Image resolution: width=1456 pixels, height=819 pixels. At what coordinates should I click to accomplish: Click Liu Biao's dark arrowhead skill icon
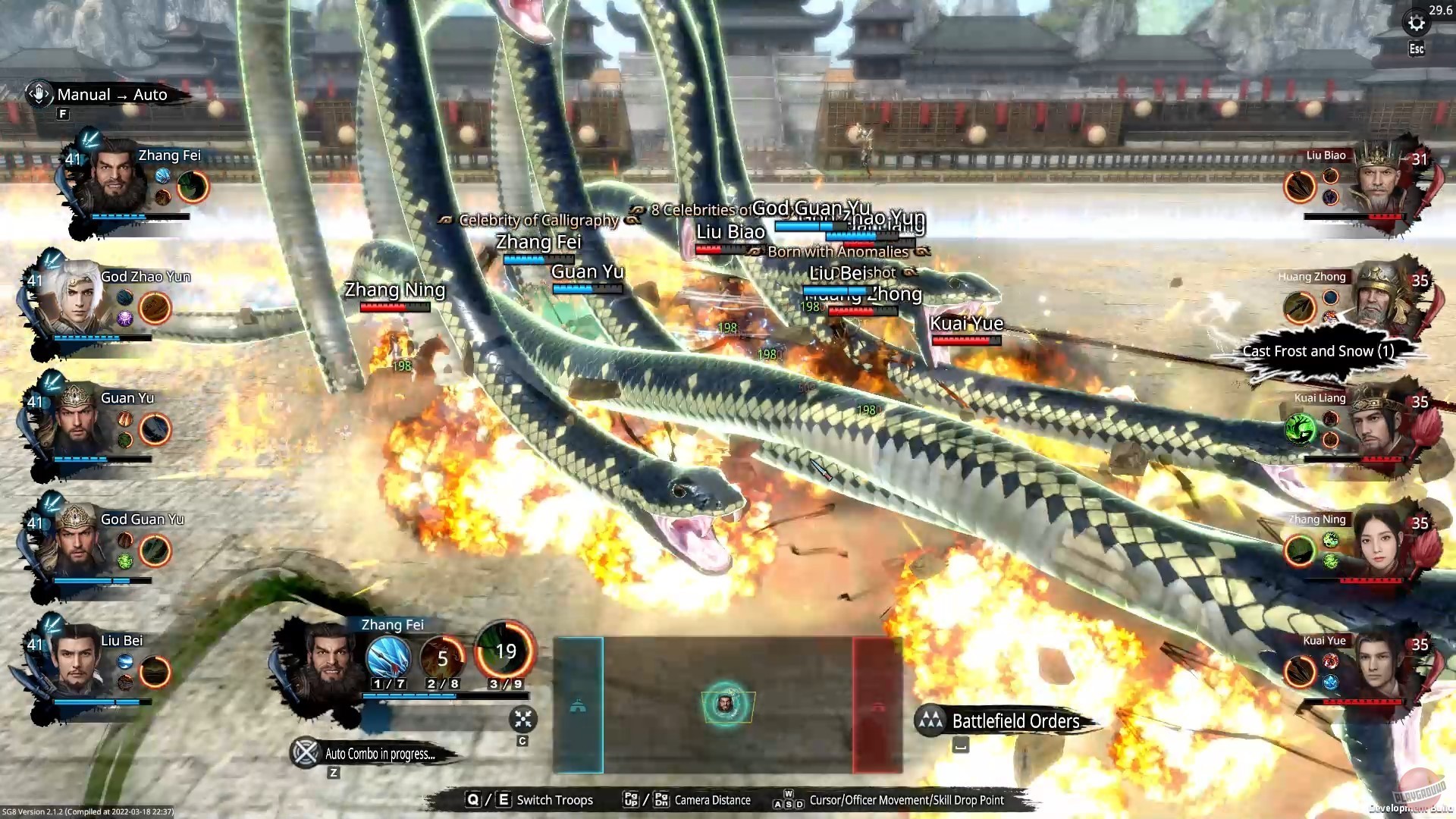tap(1298, 187)
